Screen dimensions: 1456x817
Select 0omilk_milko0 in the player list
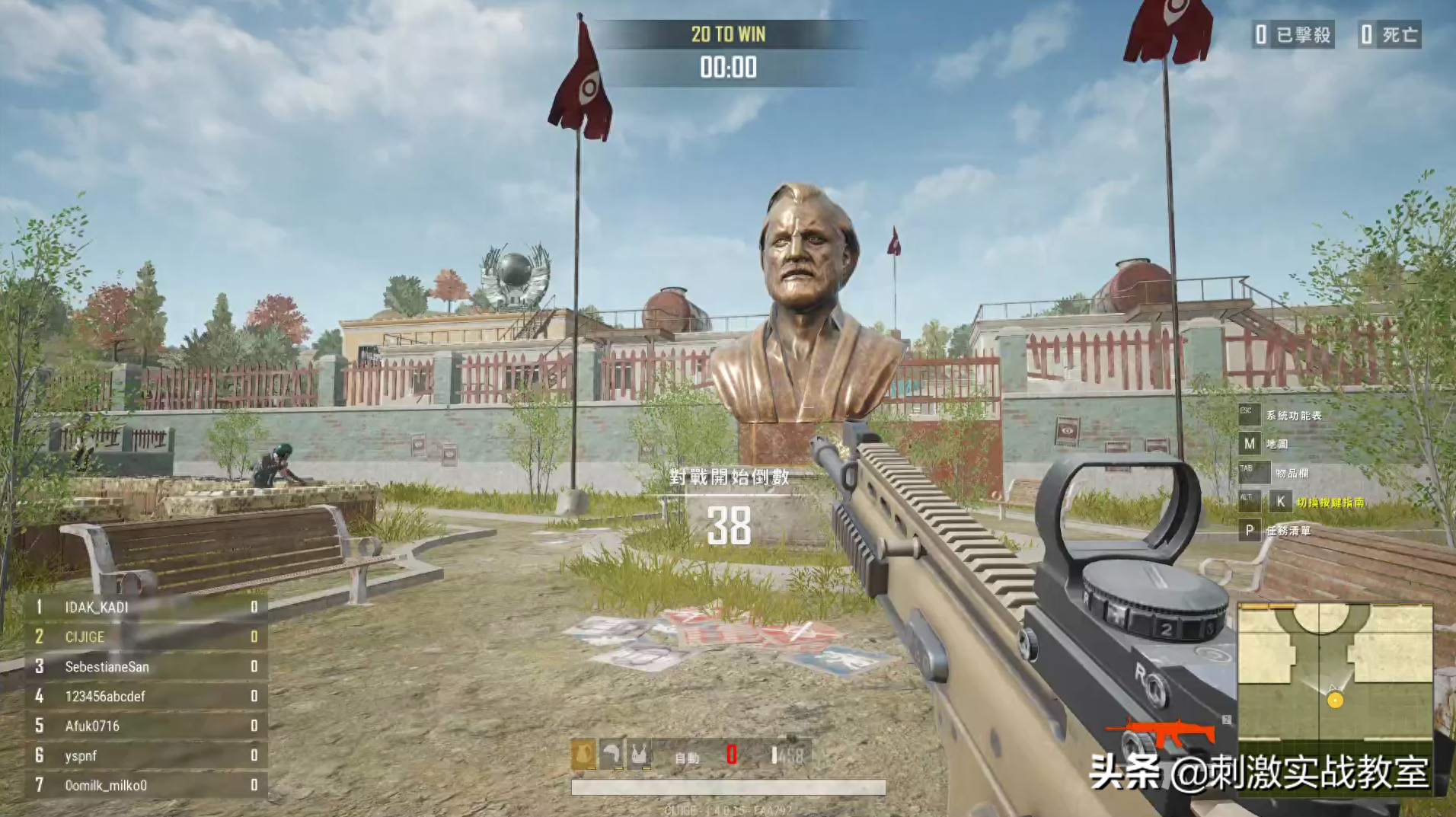[x=146, y=785]
